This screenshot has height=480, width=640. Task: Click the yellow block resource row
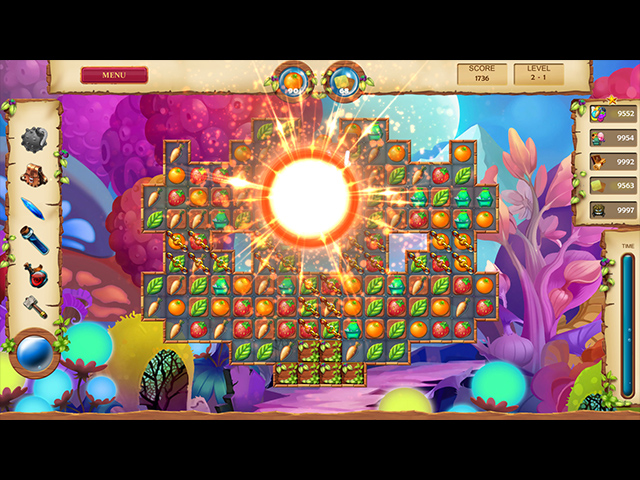tap(610, 186)
